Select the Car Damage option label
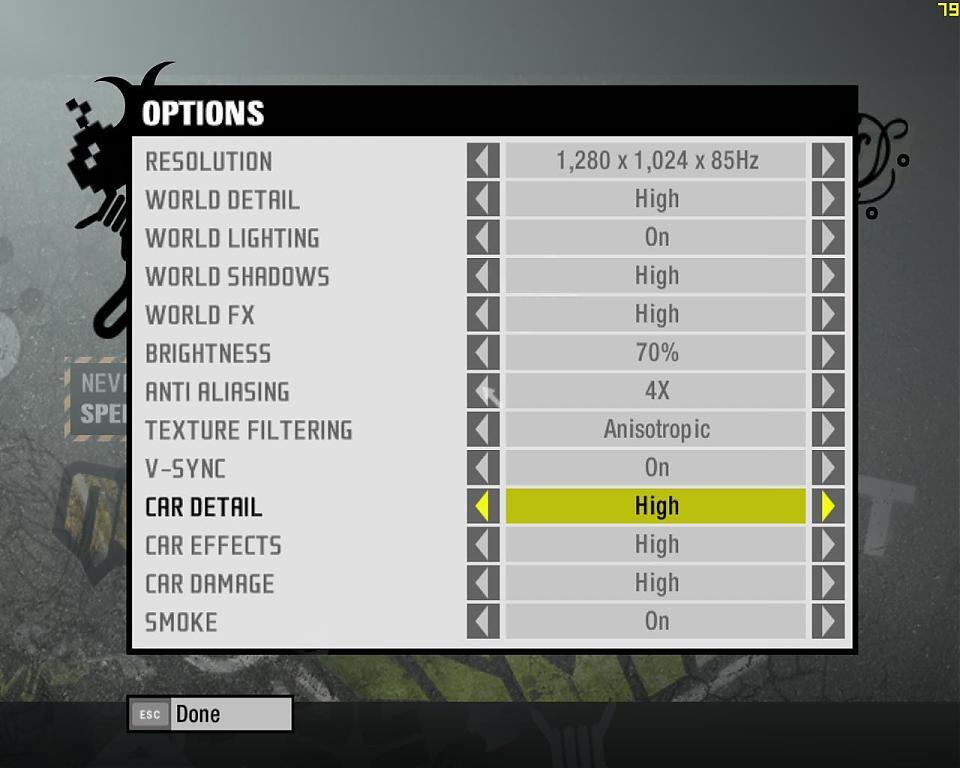Image resolution: width=960 pixels, height=768 pixels. (x=210, y=584)
